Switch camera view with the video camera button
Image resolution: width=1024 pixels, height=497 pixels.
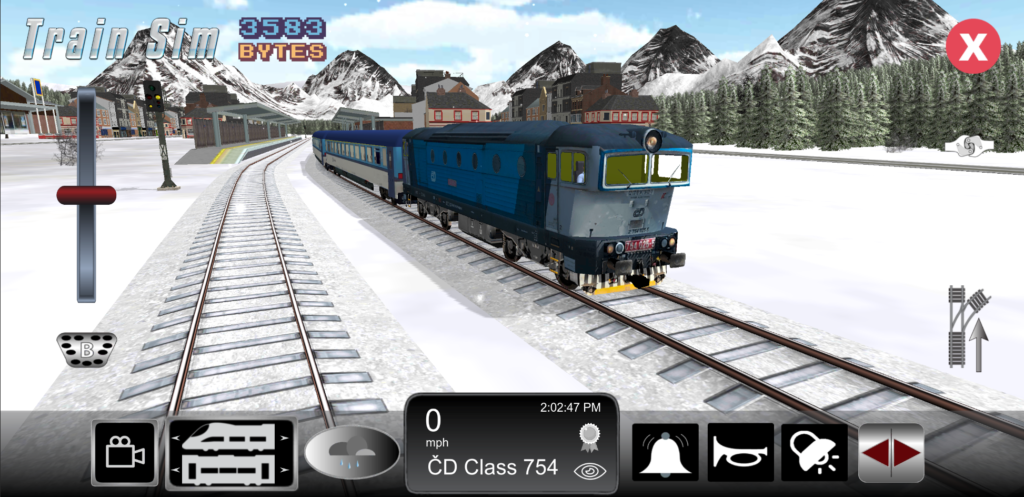(x=125, y=453)
